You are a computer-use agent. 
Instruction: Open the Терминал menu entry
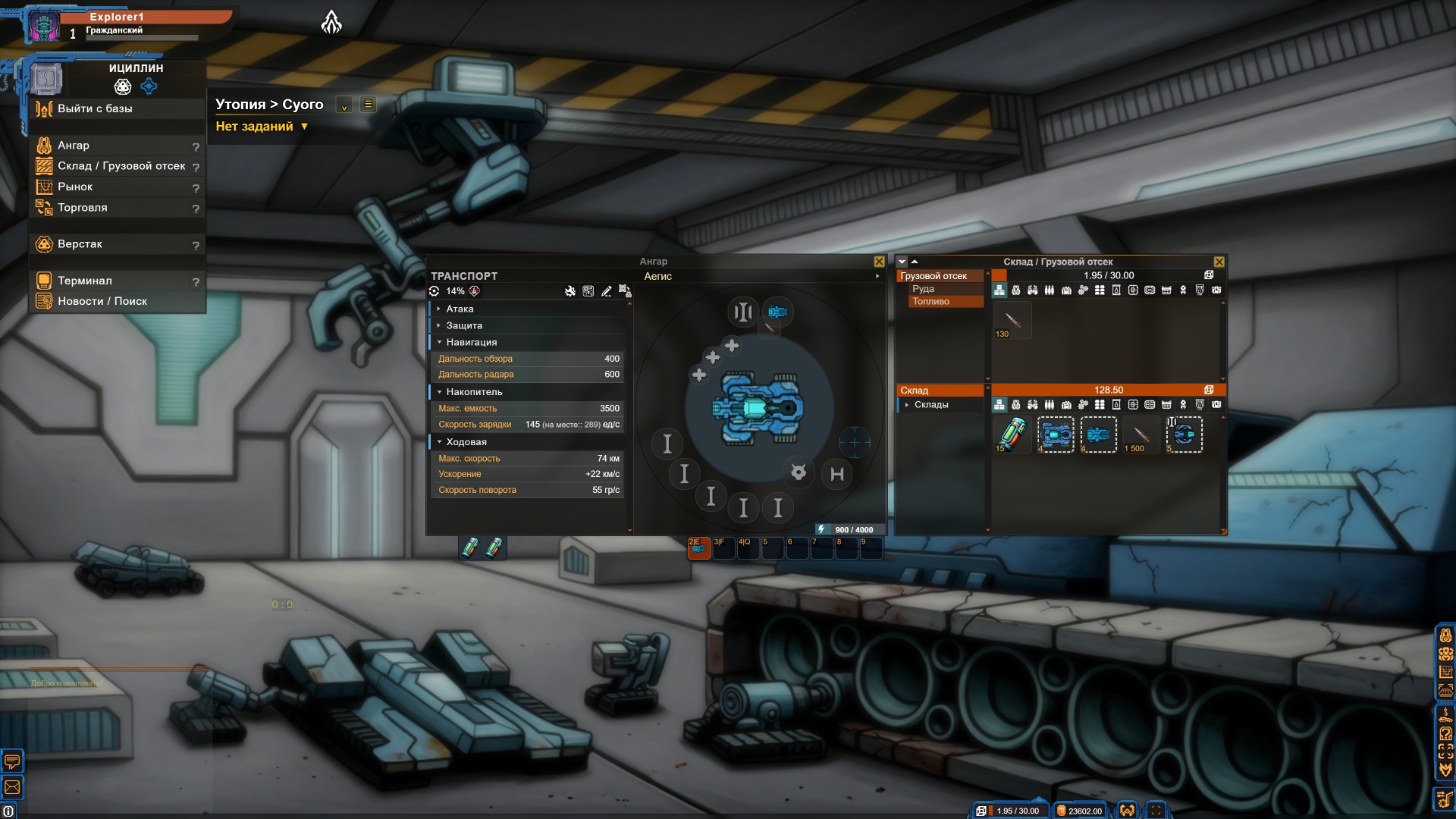click(x=85, y=281)
